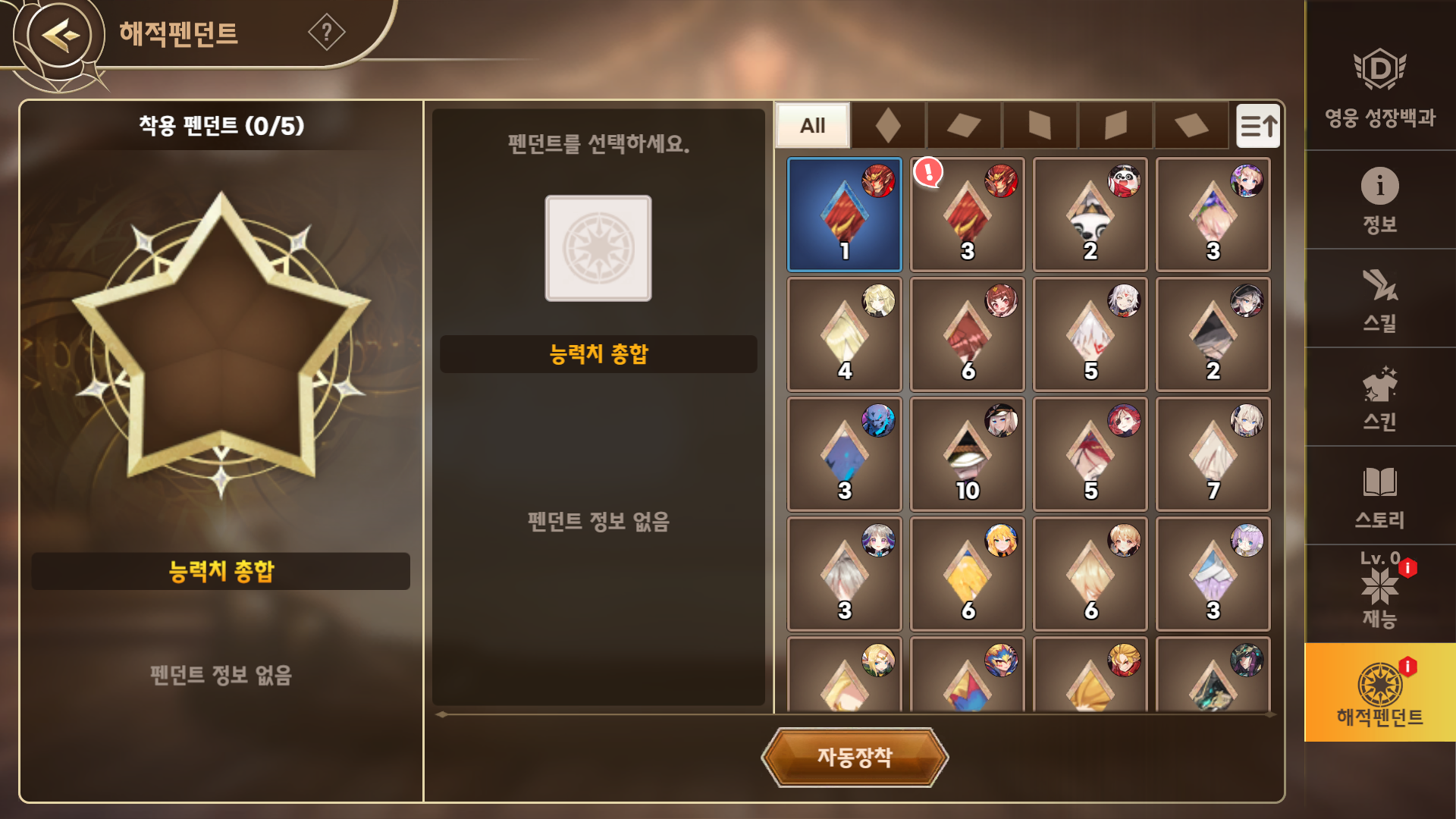The height and width of the screenshot is (819, 1456).
Task: Open the 스킨 (skin) sidebar panel
Action: [x=1382, y=394]
